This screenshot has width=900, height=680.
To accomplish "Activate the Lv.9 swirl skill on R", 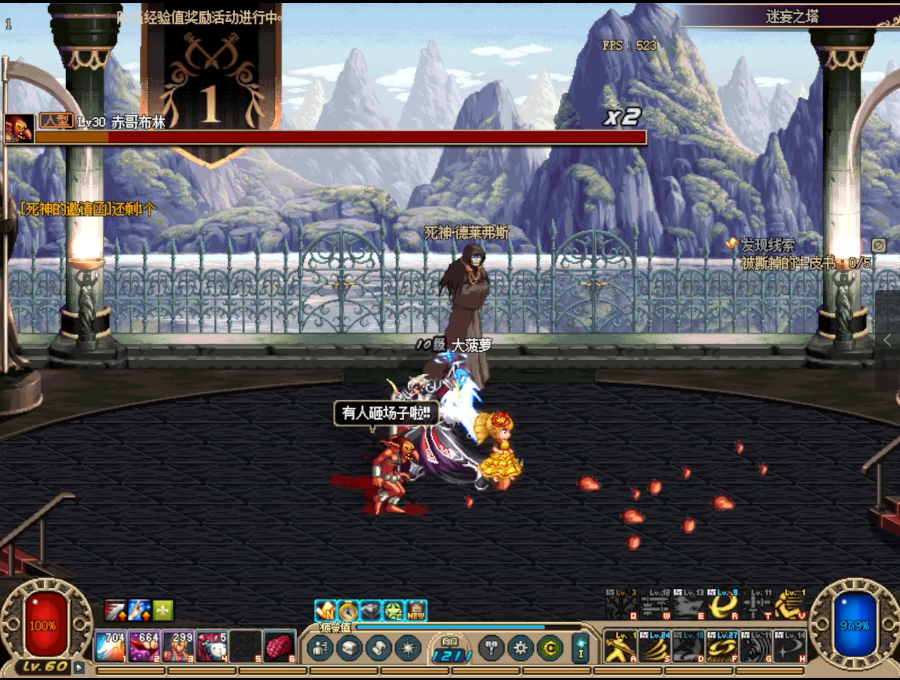I will coord(723,605).
